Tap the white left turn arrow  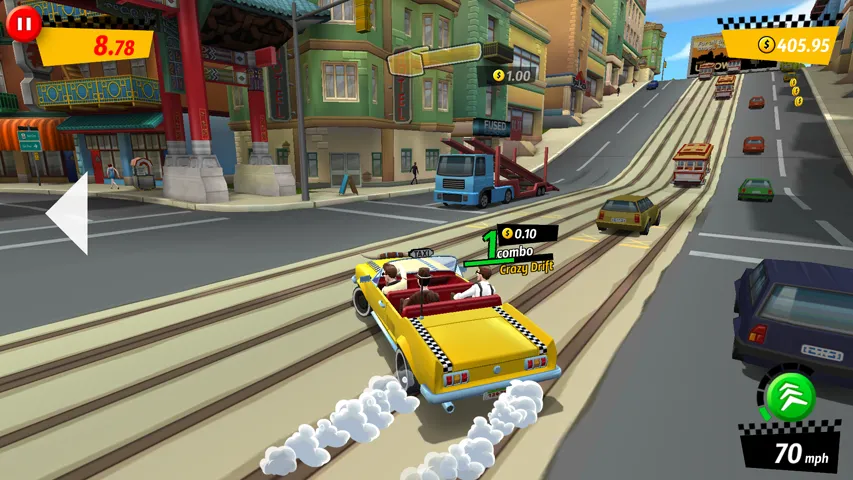(x=69, y=213)
